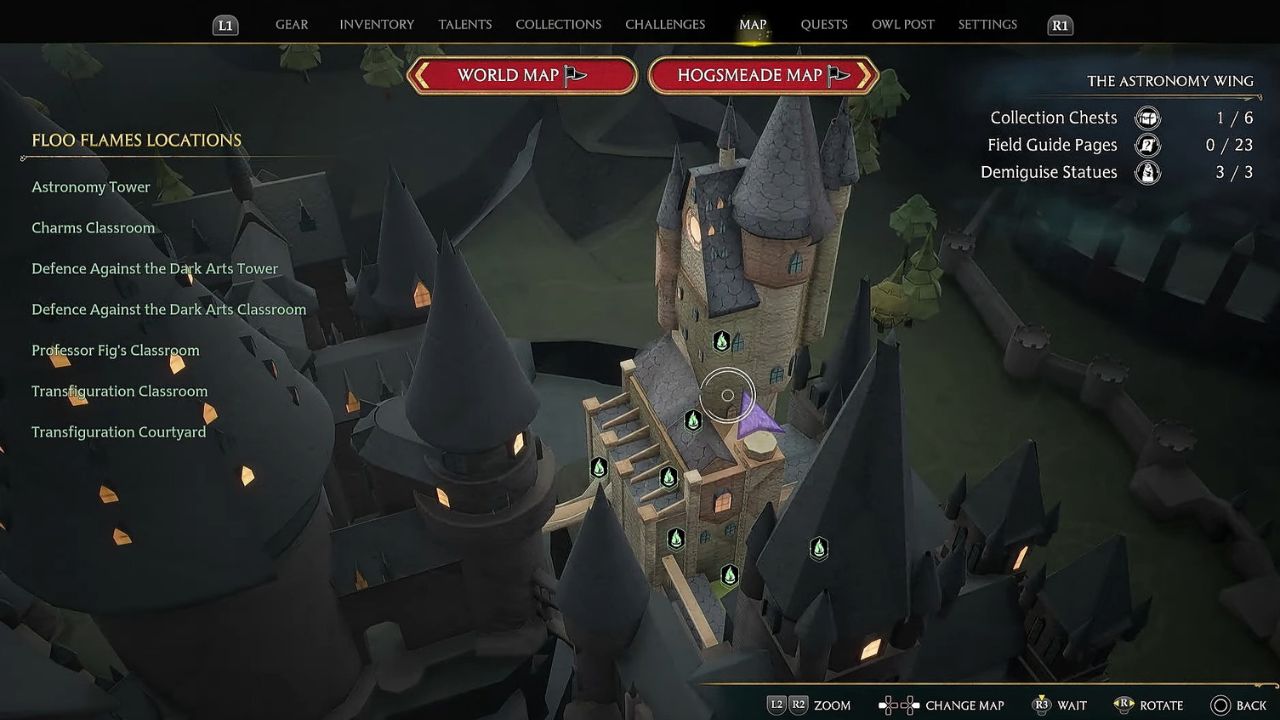Choose Charms Classroom Floo location
This screenshot has height=720, width=1280.
(x=93, y=228)
